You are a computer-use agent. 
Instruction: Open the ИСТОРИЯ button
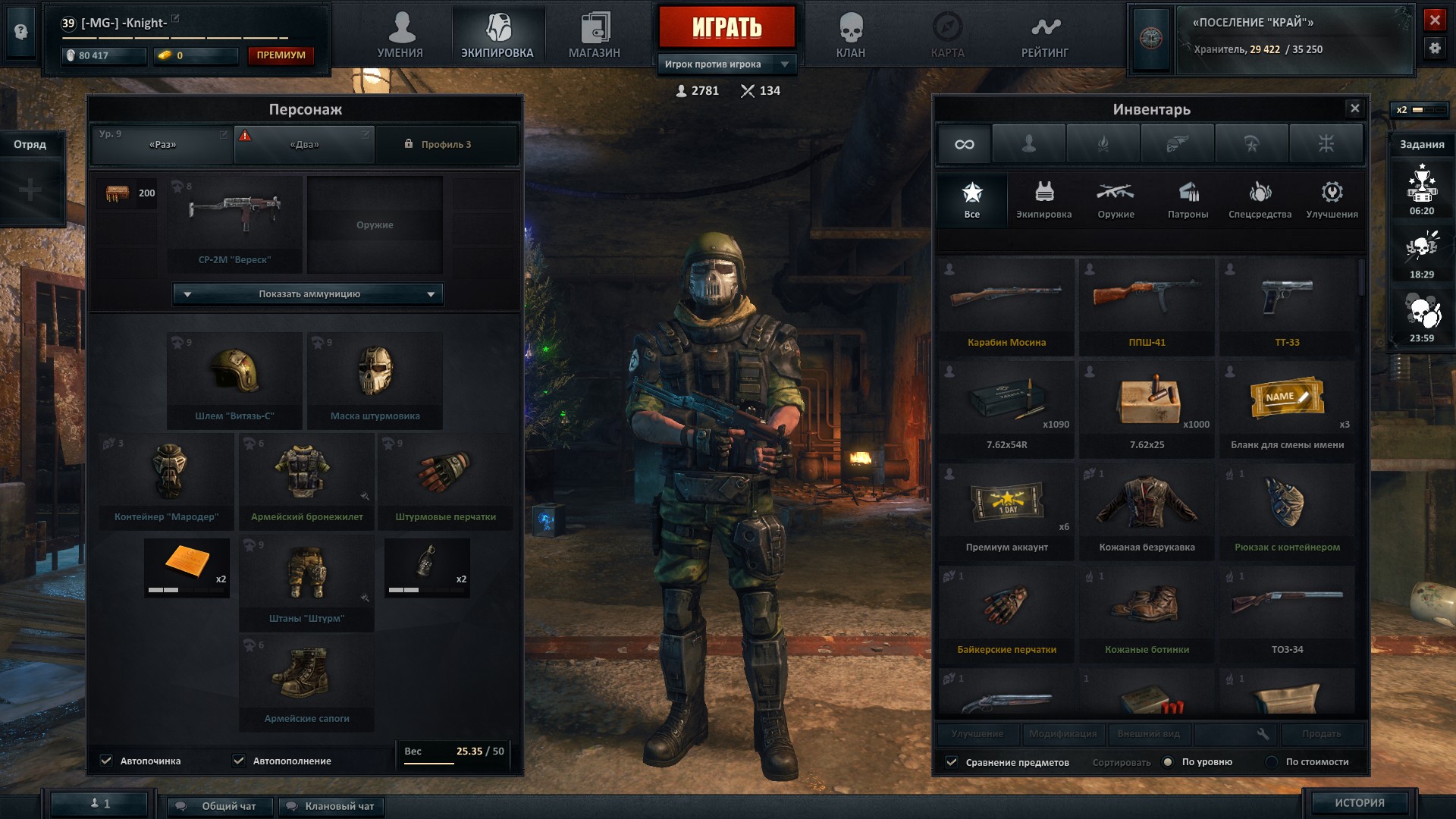pos(1359,802)
